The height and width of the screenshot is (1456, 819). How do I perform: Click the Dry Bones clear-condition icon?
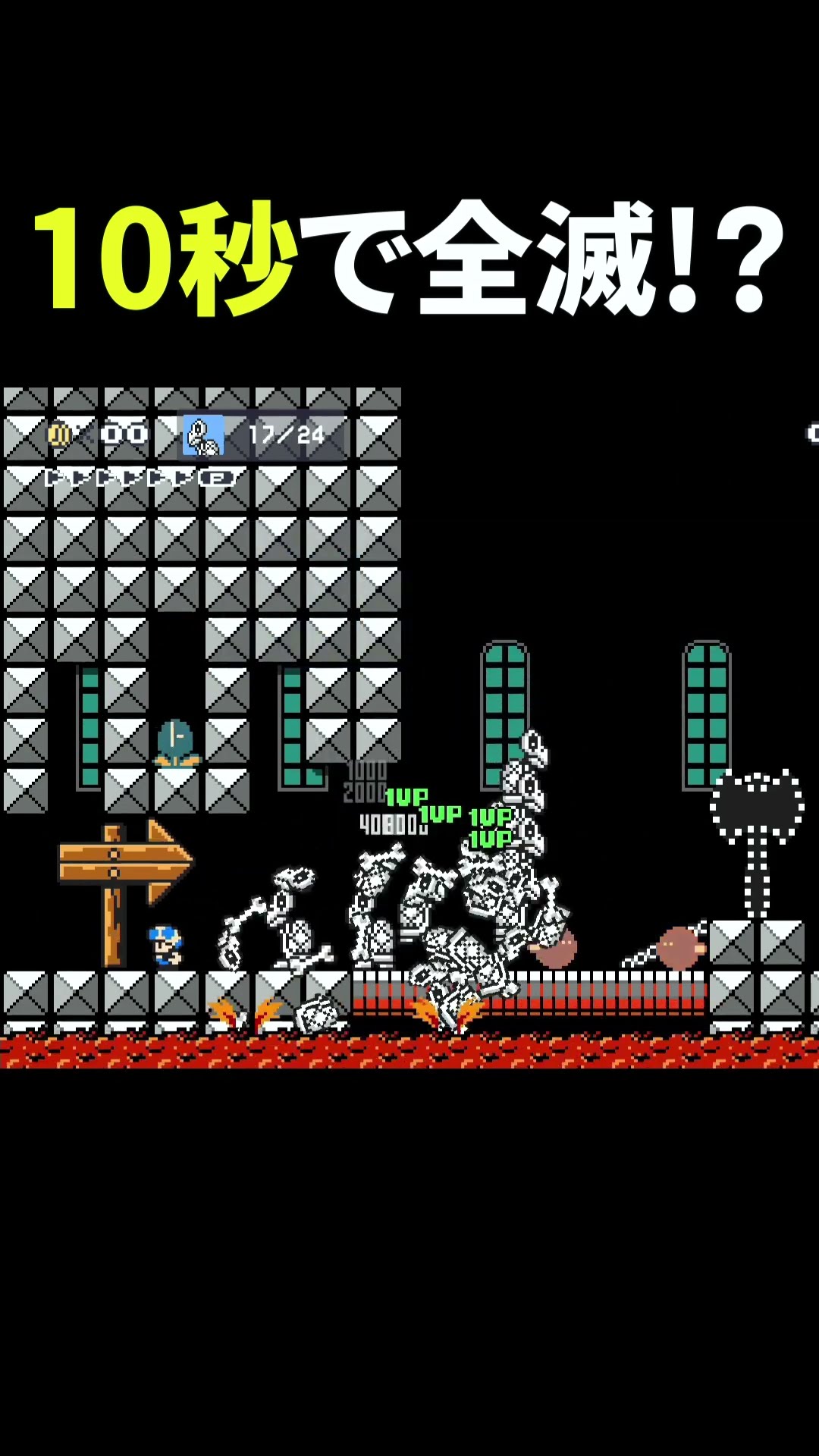coord(203,435)
